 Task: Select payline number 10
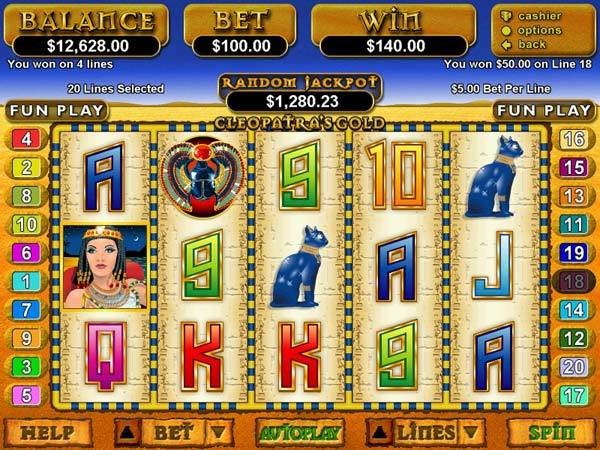(x=25, y=224)
